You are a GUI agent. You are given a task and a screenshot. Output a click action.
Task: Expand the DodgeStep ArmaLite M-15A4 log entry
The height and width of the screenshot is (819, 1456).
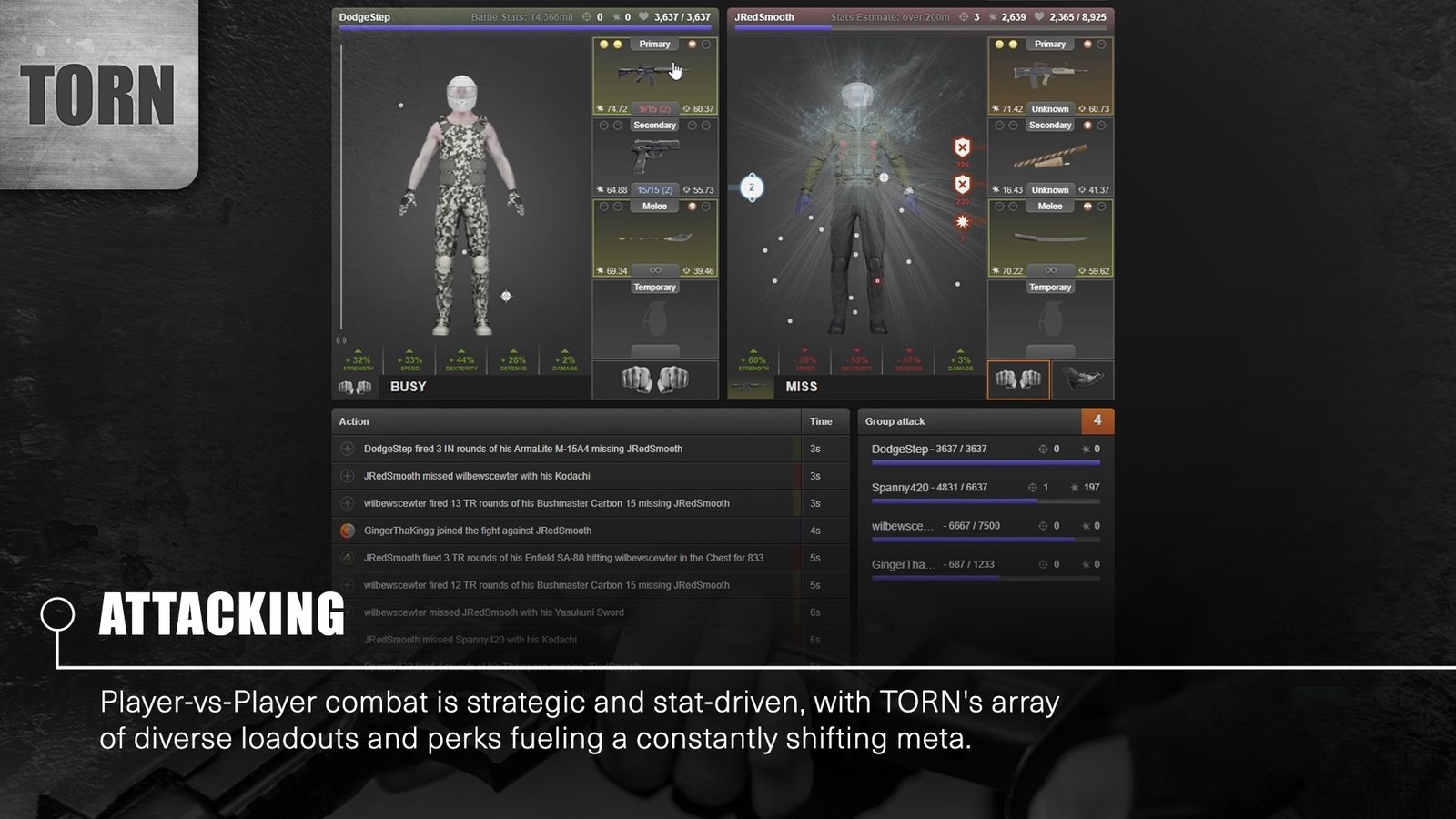[347, 449]
